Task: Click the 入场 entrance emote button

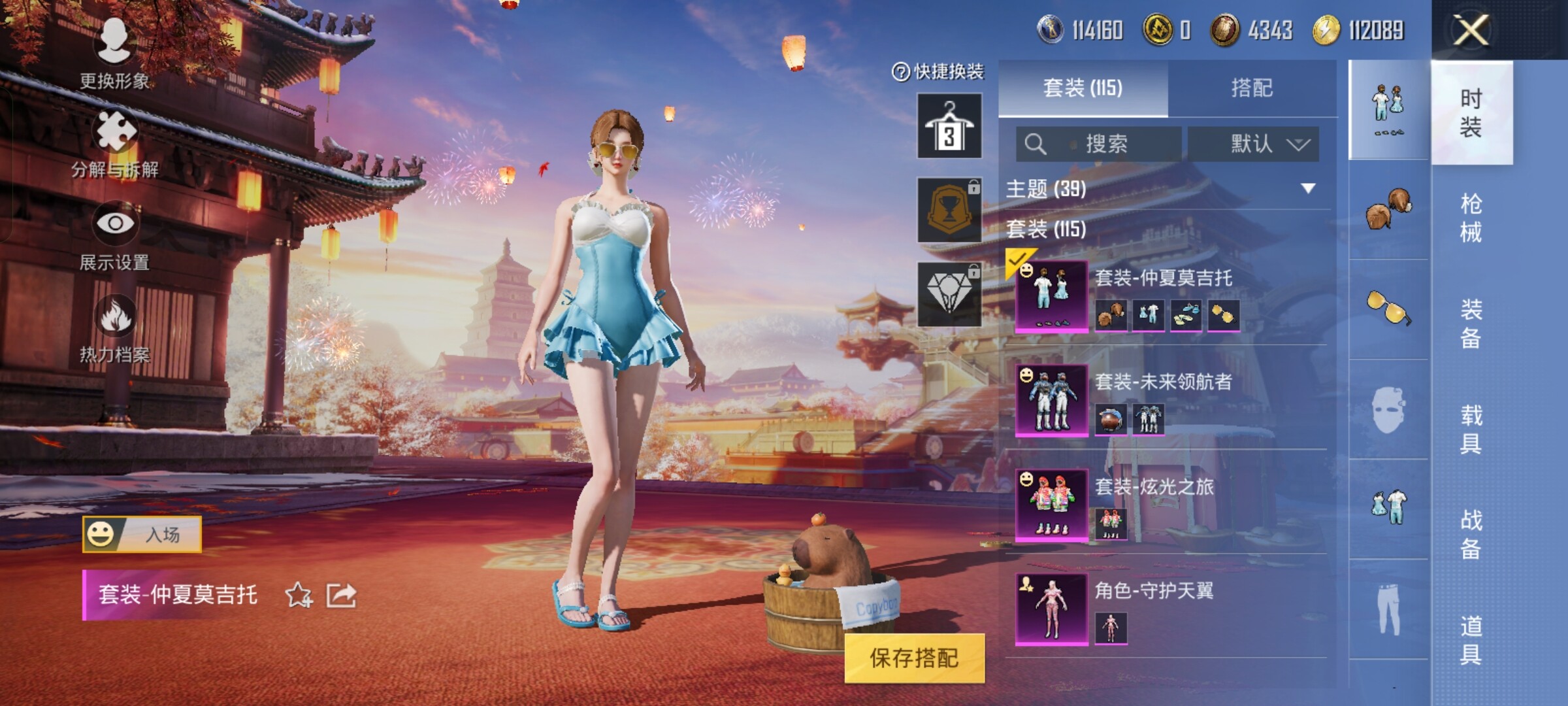Action: [x=142, y=534]
